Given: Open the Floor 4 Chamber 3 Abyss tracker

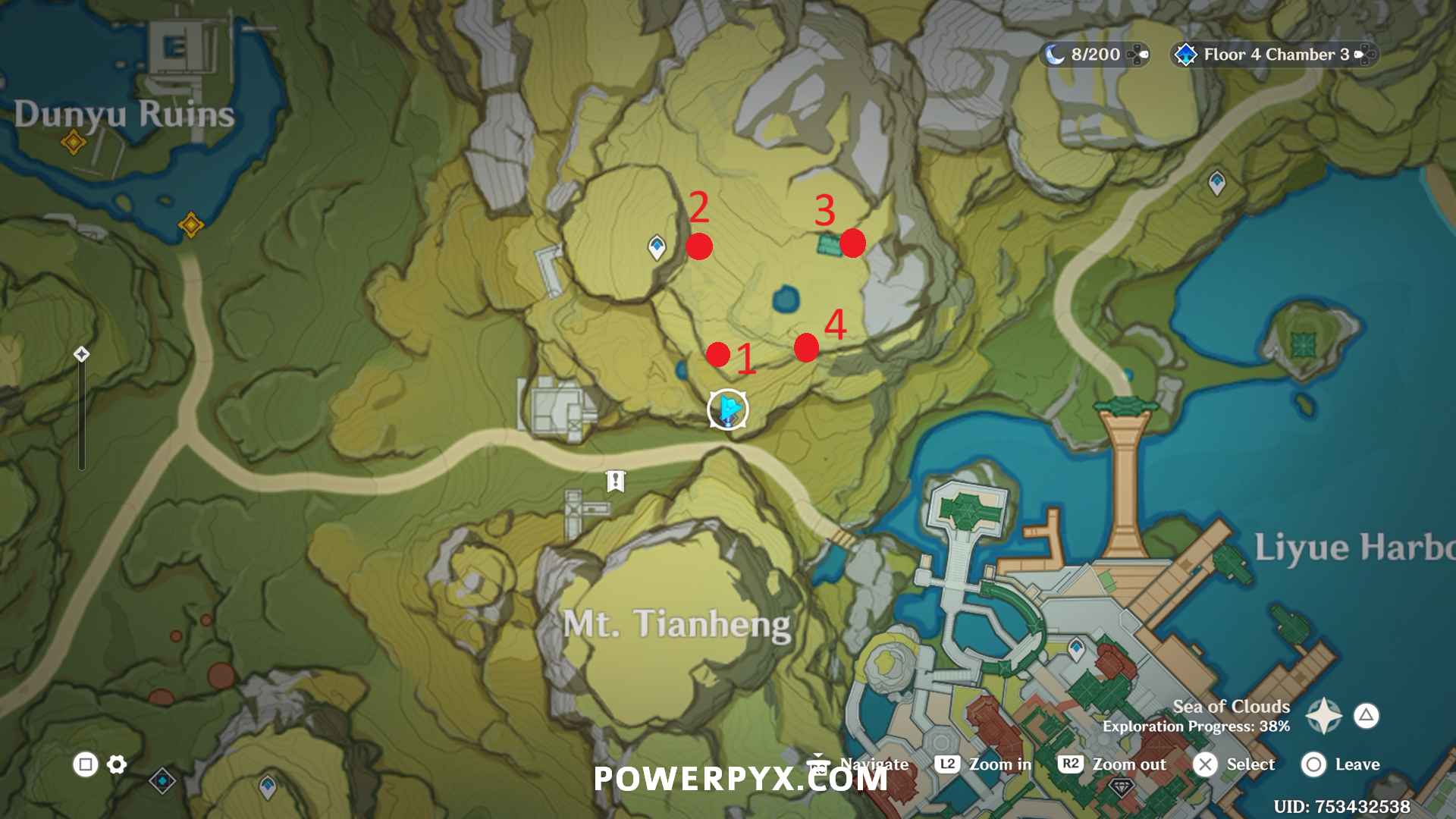Looking at the screenshot, I should point(1274,55).
